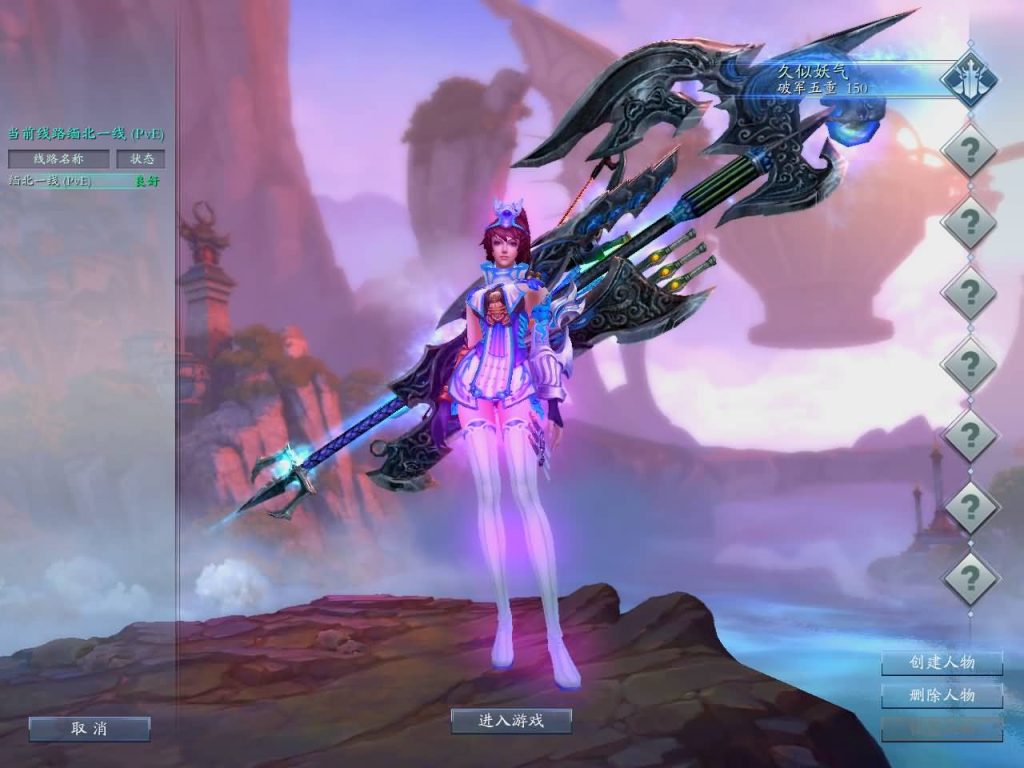Select the 久似妖气 character slot

tap(860, 79)
